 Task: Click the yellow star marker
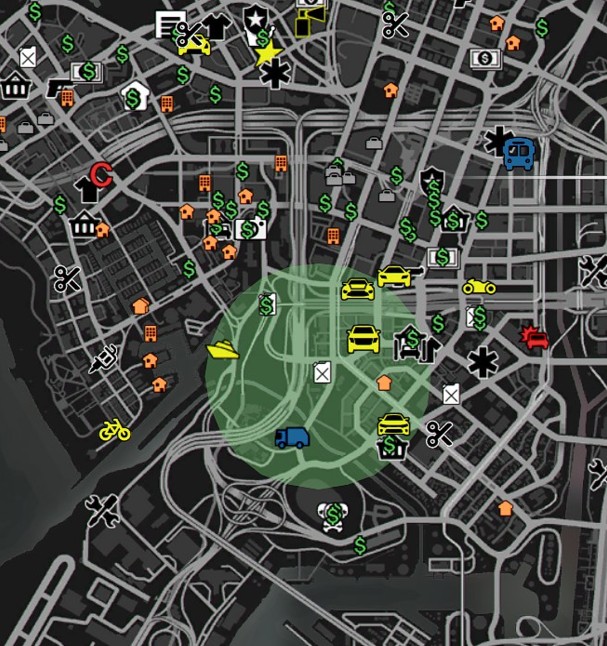click(x=267, y=54)
